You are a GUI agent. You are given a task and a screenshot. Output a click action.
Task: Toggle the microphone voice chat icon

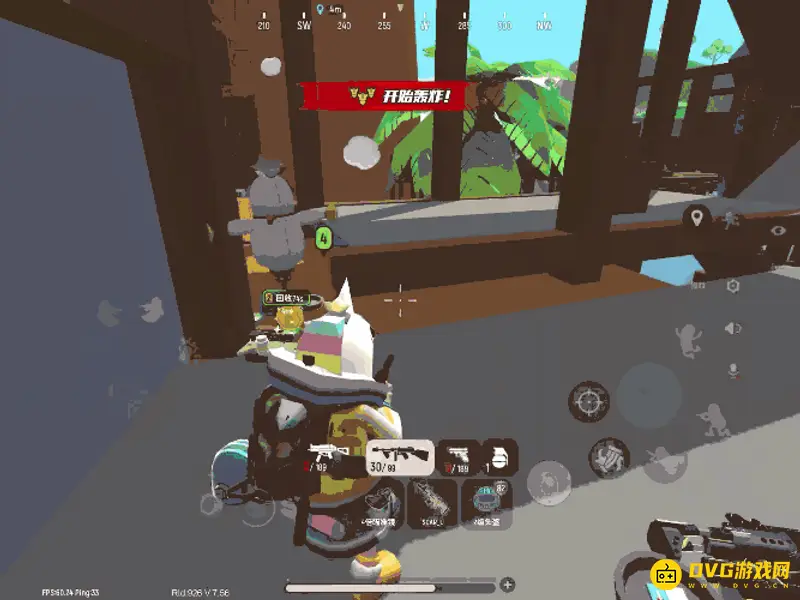(x=733, y=370)
